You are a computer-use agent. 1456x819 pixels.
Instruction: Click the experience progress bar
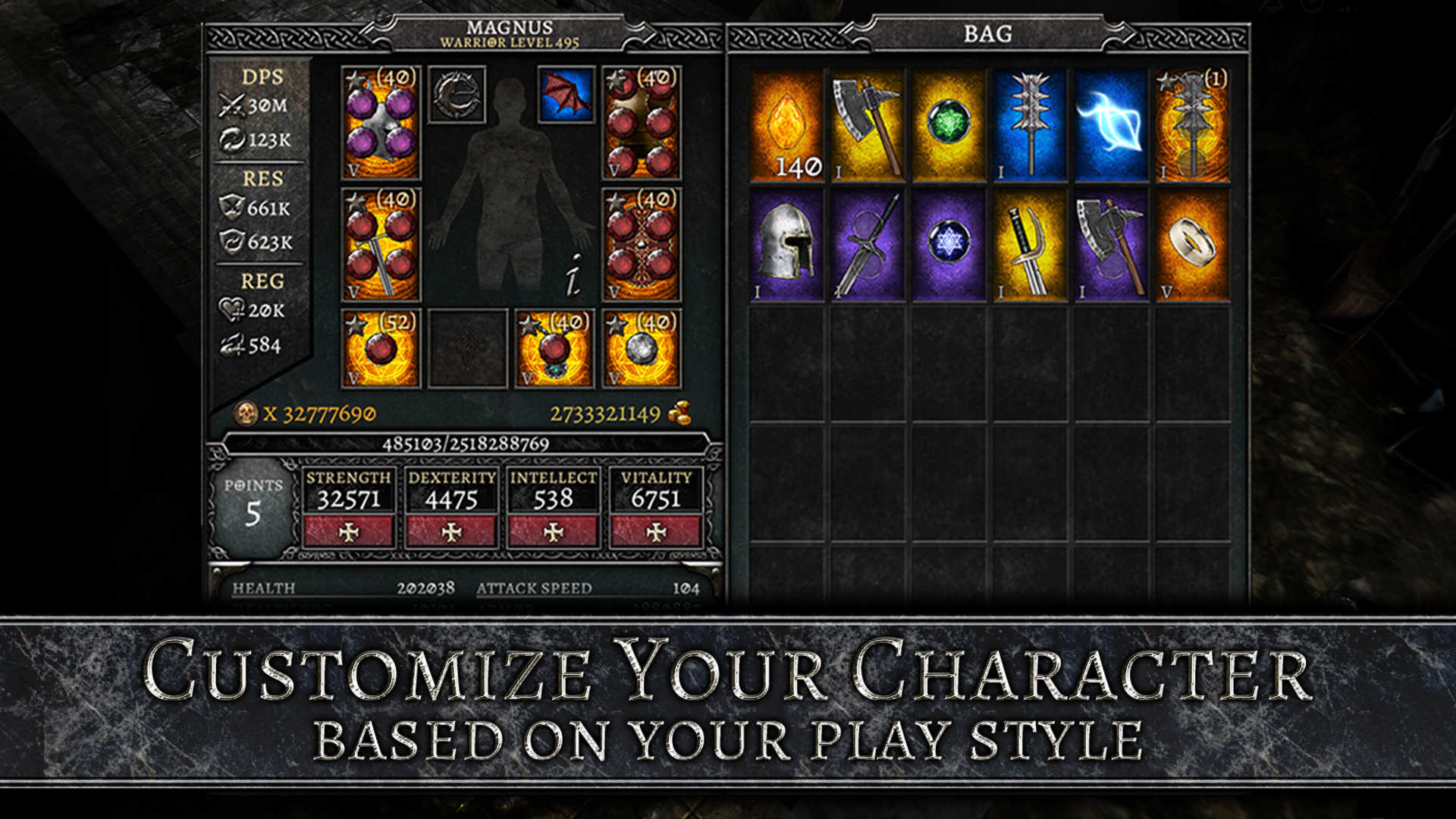coord(468,445)
